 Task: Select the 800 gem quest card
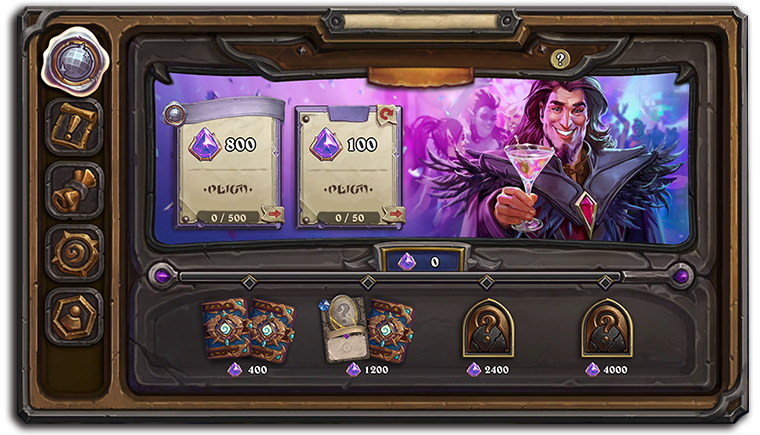tap(226, 165)
